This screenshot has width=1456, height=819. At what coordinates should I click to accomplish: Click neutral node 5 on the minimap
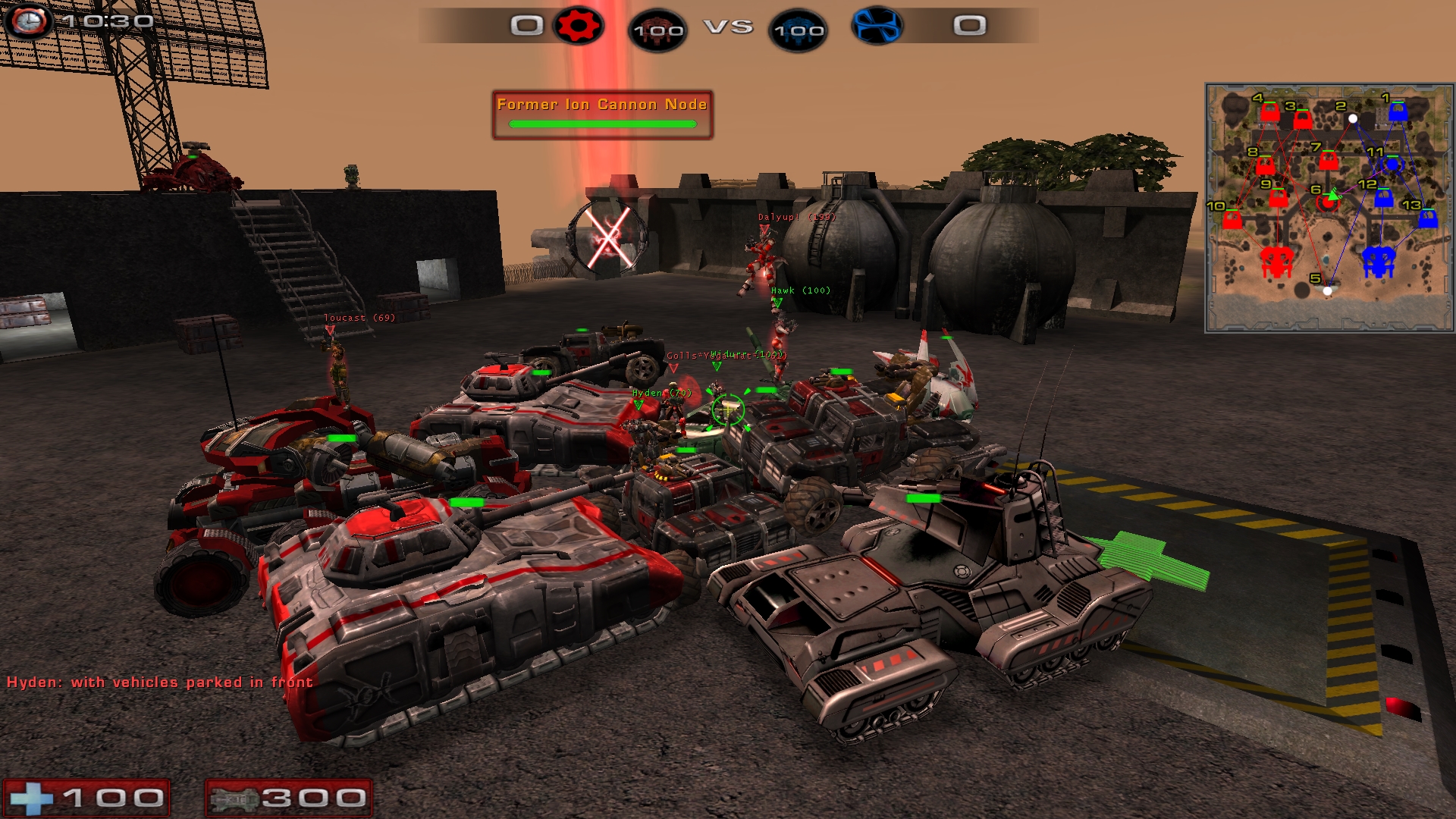pyautogui.click(x=1327, y=290)
